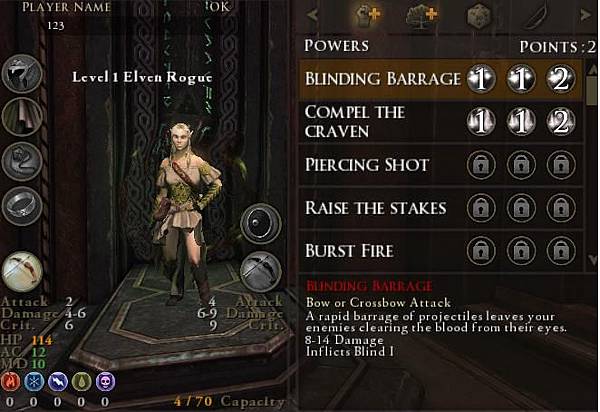Image resolution: width=600 pixels, height=412 pixels.
Task: Open the dice tab
Action: point(478,15)
